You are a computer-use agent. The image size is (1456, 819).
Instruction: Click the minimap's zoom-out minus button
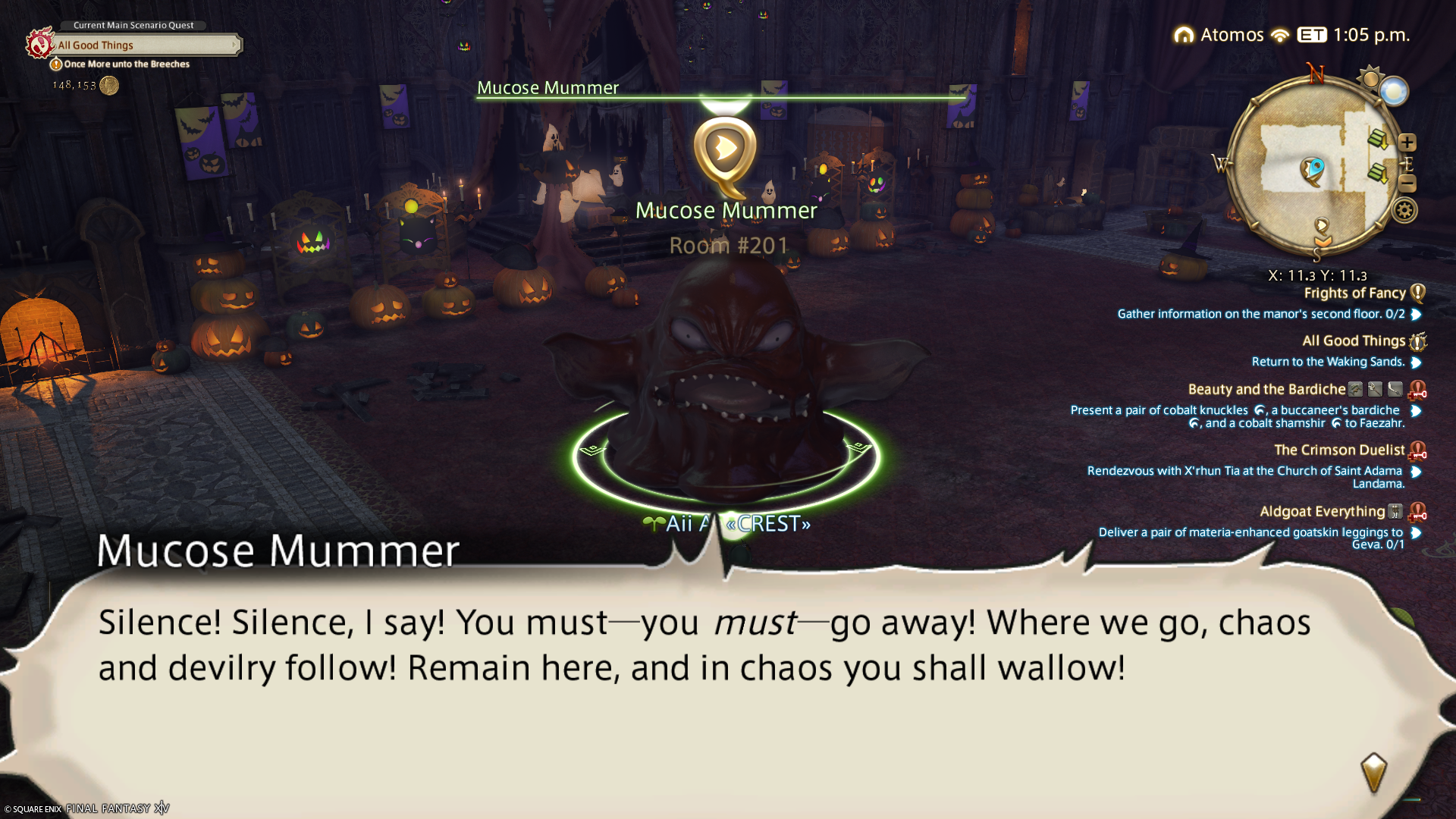pyautogui.click(x=1407, y=184)
